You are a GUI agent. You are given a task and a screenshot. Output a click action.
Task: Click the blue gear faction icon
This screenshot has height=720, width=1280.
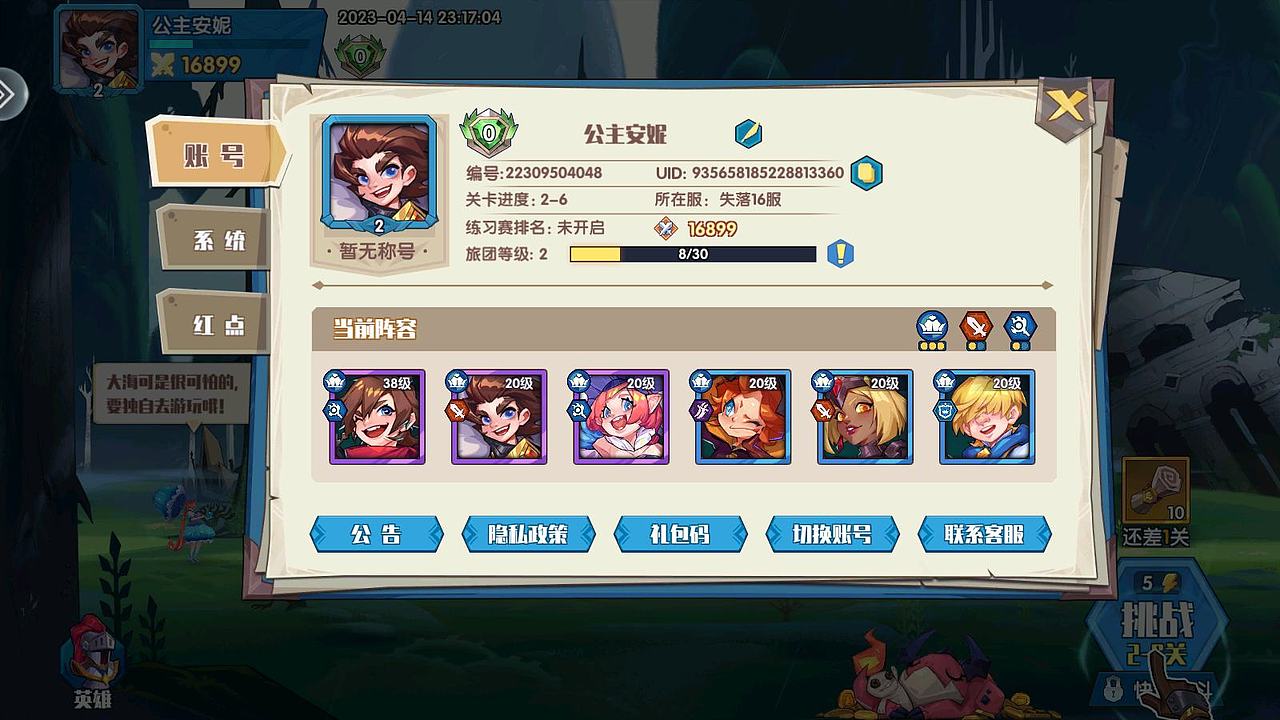1019,325
